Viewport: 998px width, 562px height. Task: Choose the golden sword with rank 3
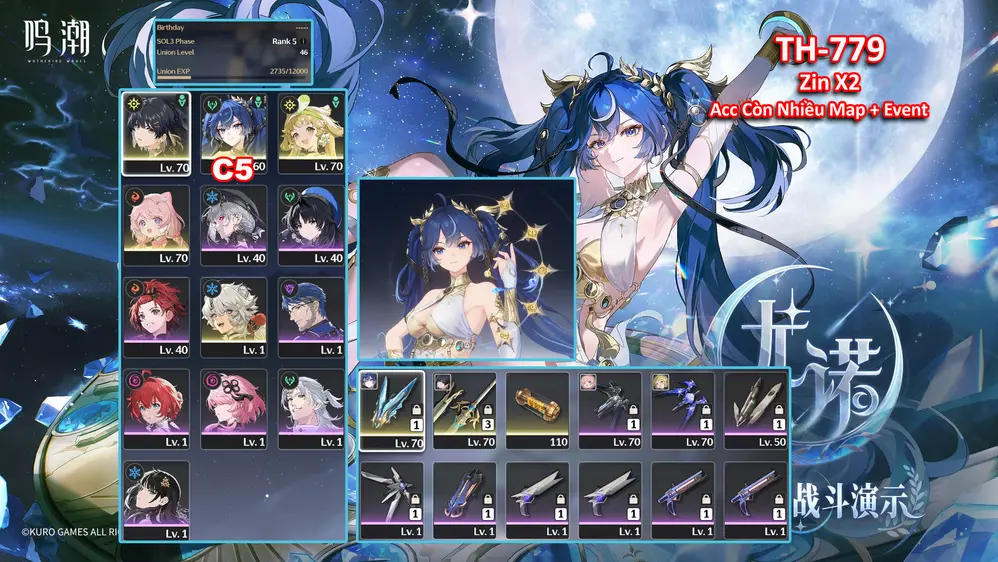(x=465, y=410)
